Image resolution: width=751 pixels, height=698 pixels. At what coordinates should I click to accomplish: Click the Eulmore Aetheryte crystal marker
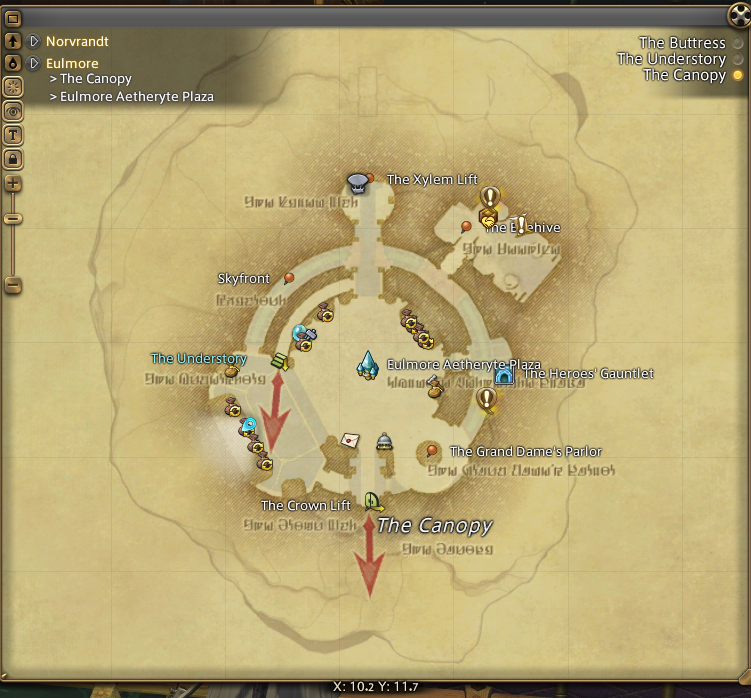[x=368, y=365]
